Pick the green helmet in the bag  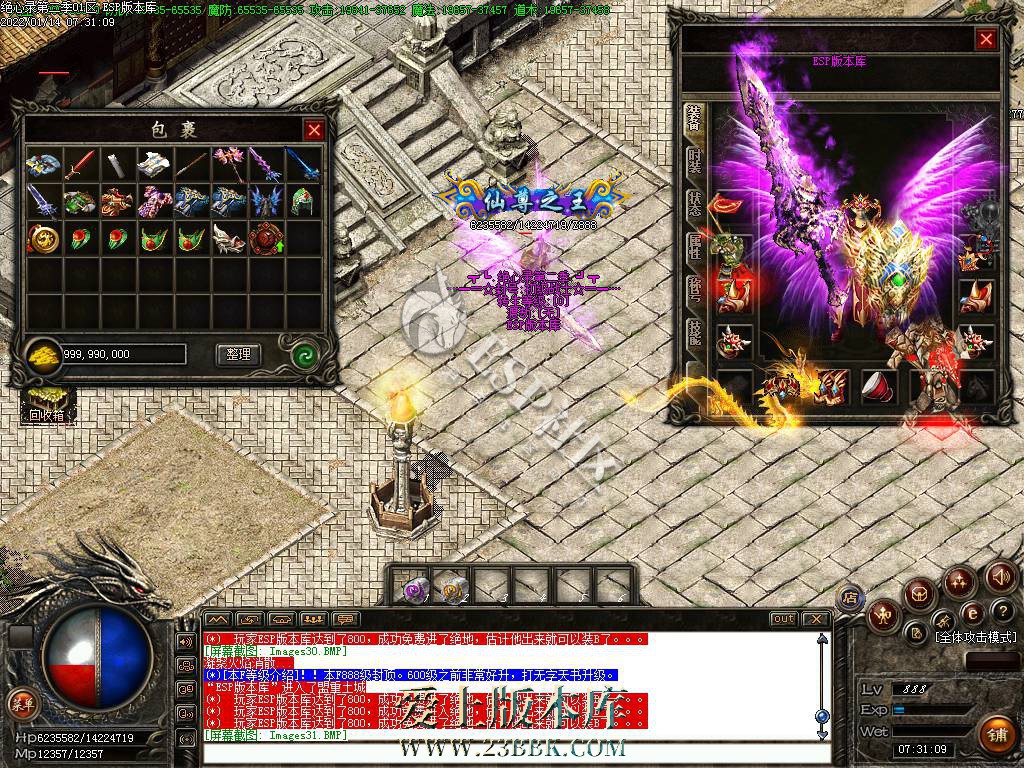click(304, 201)
